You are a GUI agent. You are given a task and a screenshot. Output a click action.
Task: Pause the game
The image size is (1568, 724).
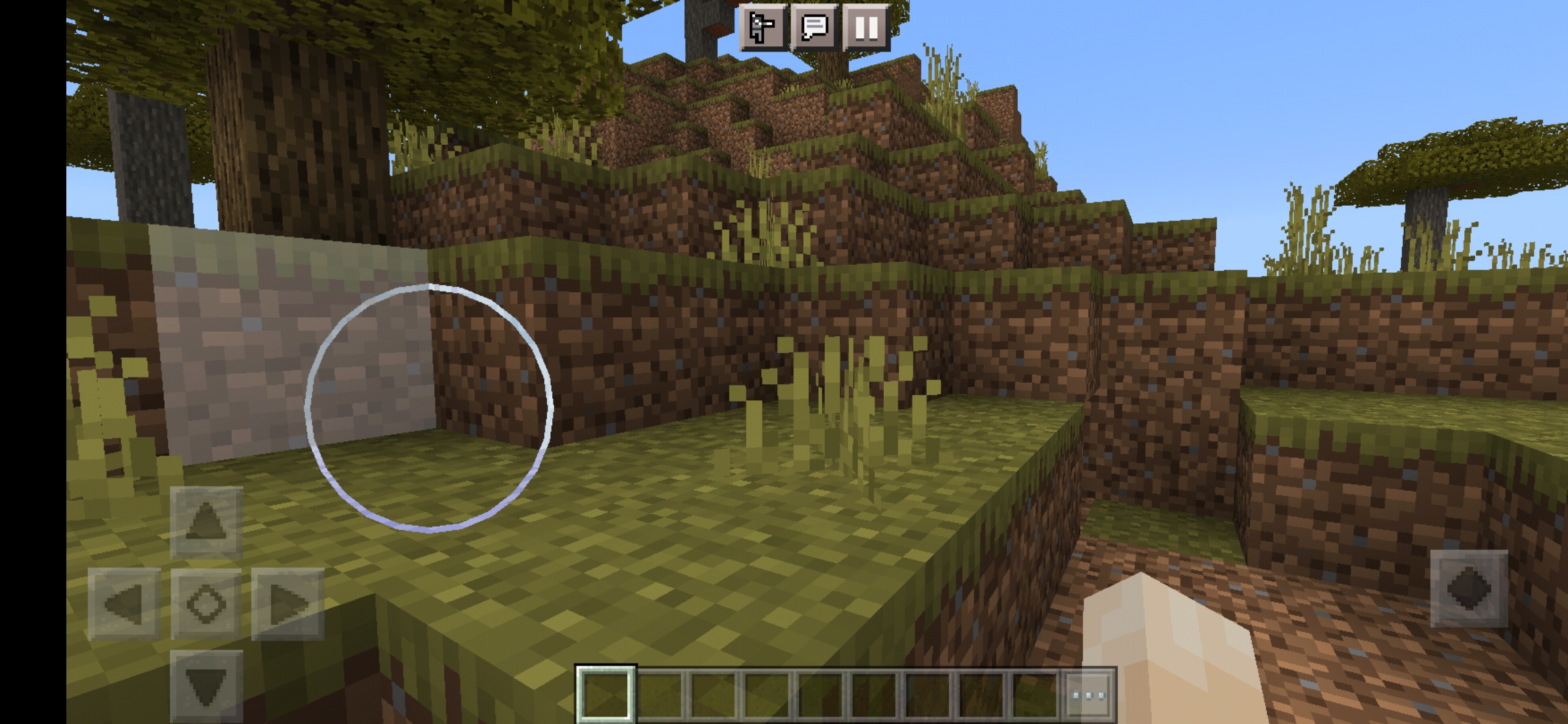tap(864, 29)
